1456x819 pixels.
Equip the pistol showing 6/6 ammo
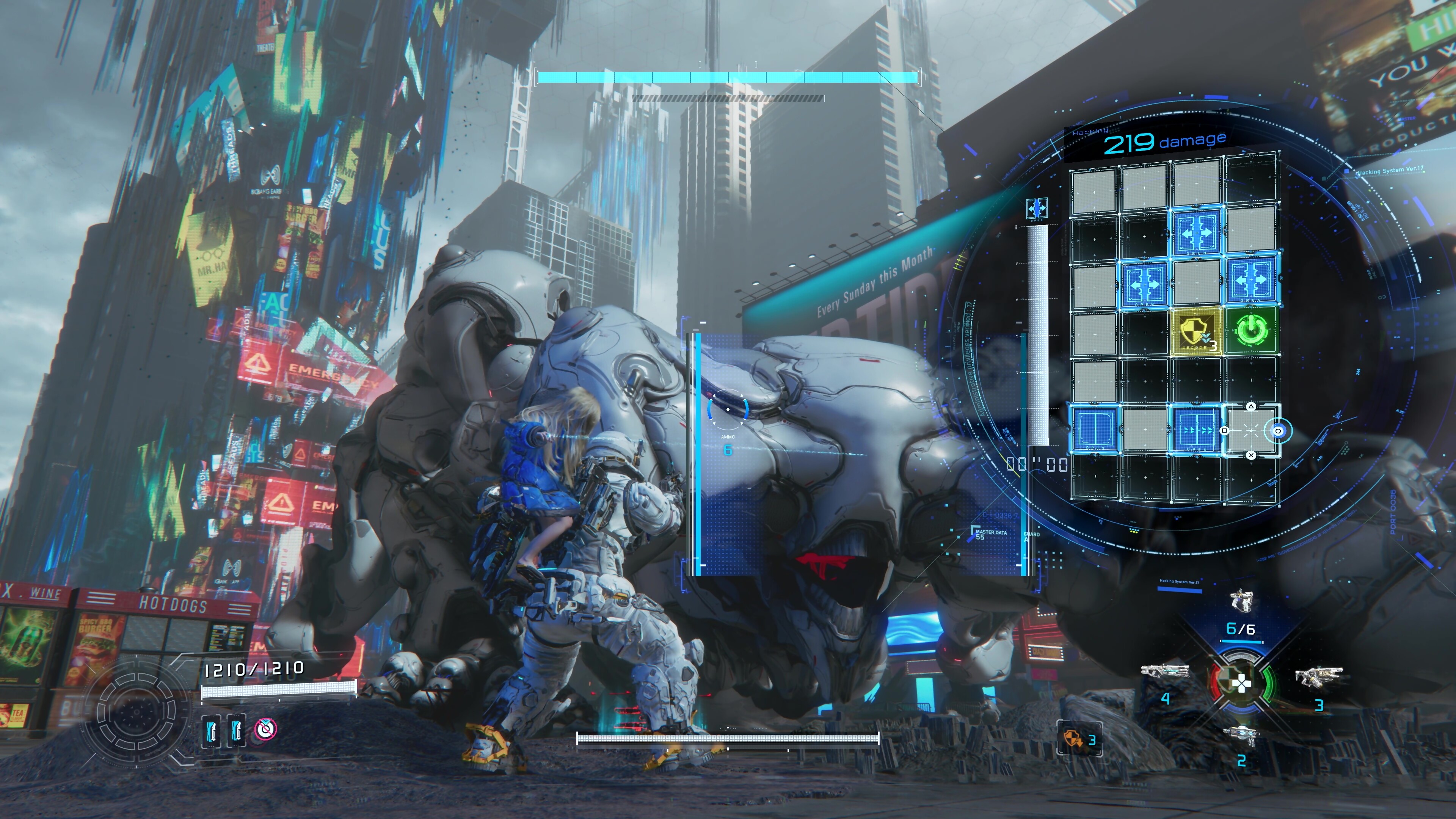tap(1241, 601)
